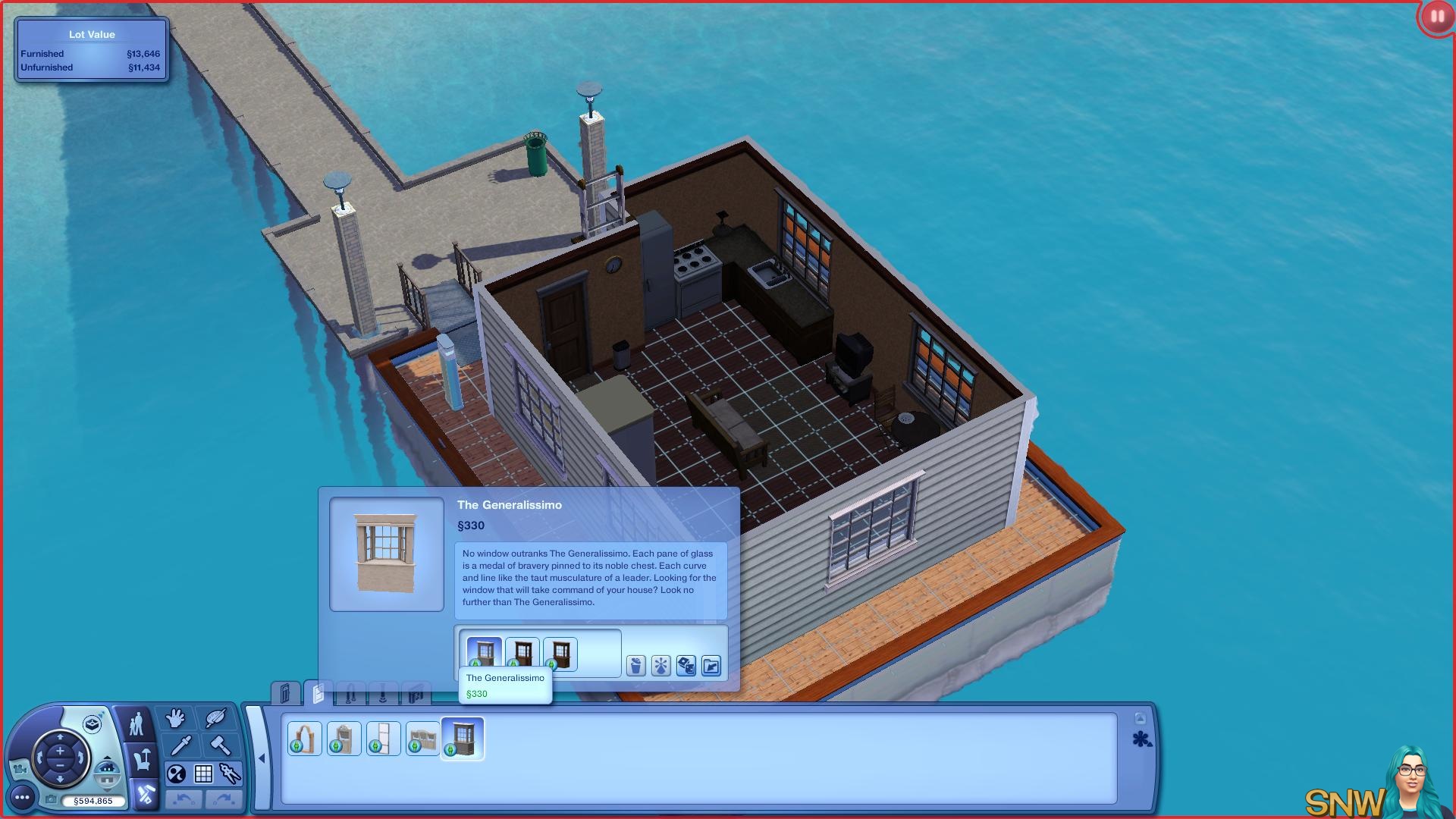Pick the eyedropper tool
The image size is (1456, 819).
[x=180, y=745]
